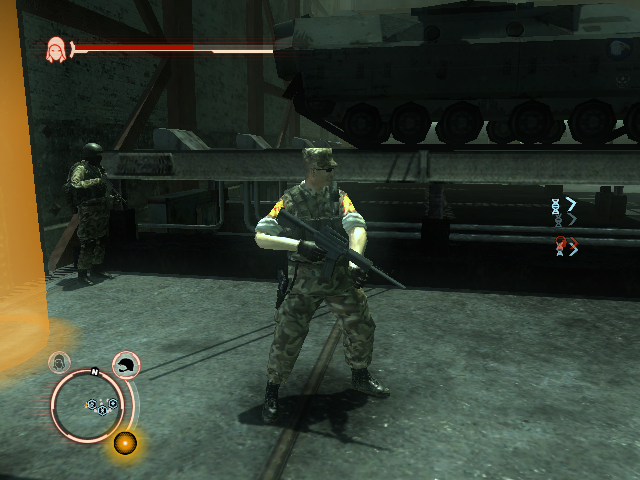Select the faded hooded figure icon above minimap
640x480 pixels.
click(61, 361)
